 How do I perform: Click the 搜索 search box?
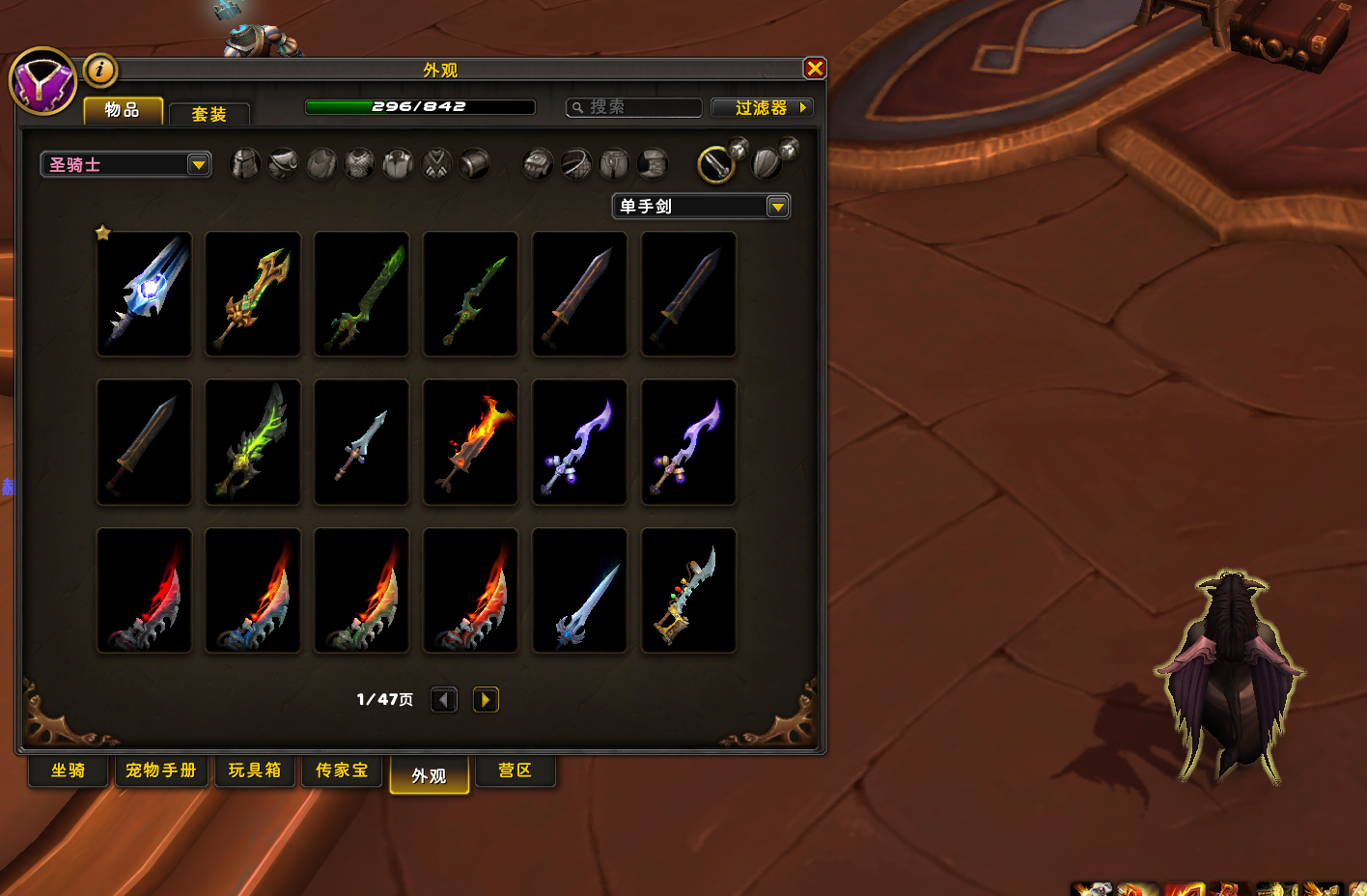coord(635,107)
